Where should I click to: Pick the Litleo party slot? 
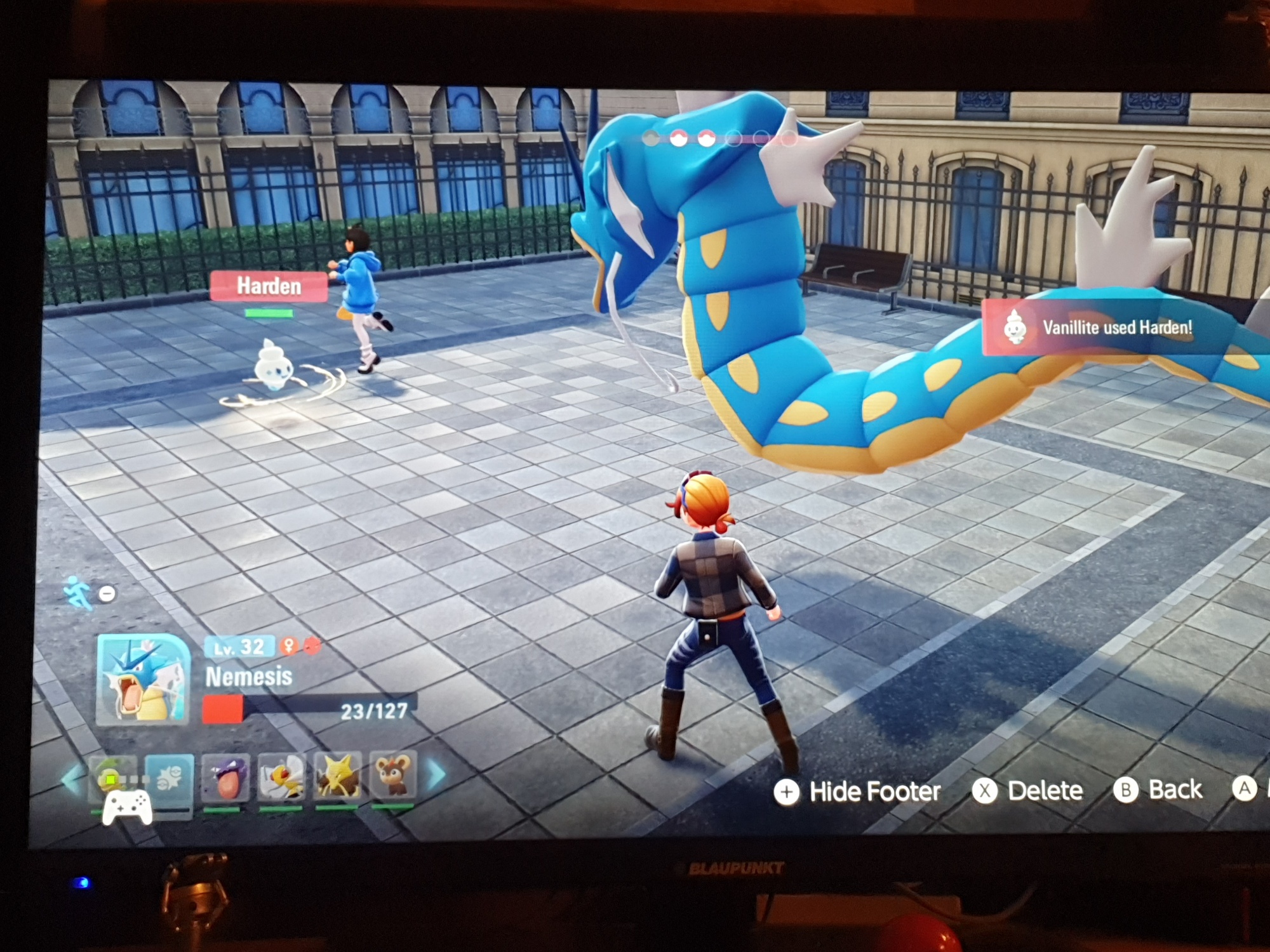(393, 774)
